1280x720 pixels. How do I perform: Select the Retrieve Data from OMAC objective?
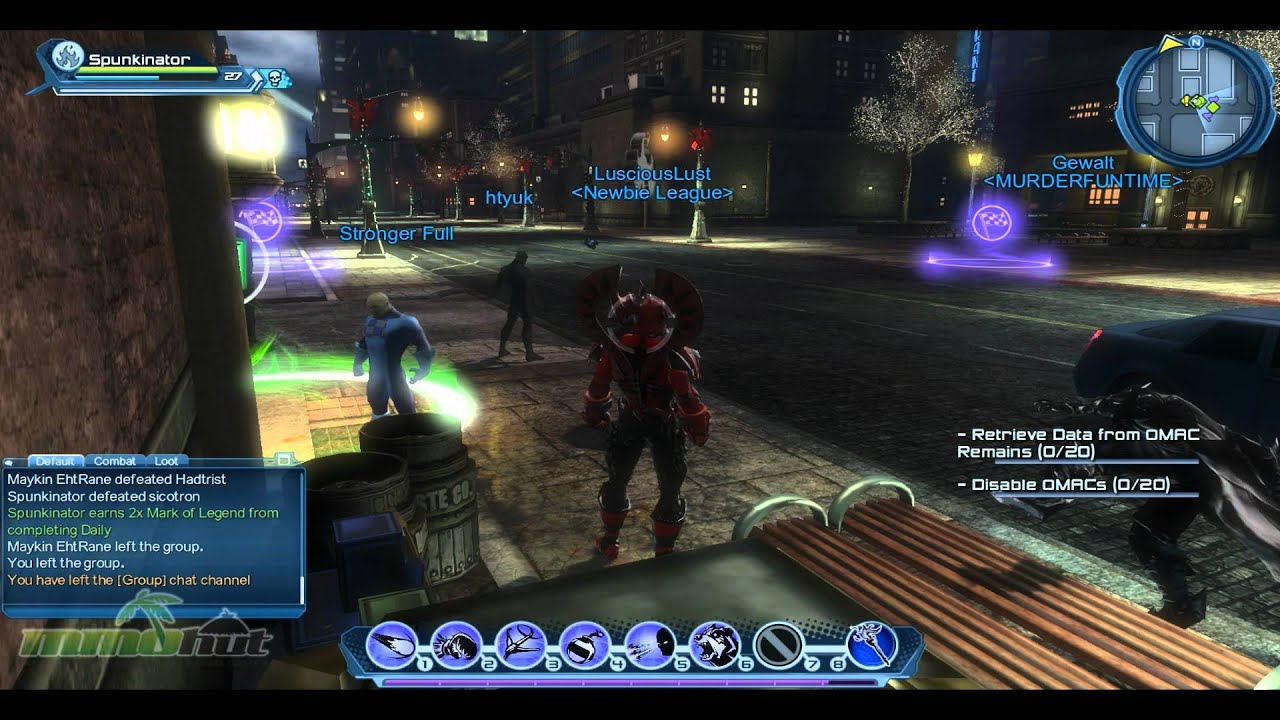[1077, 443]
